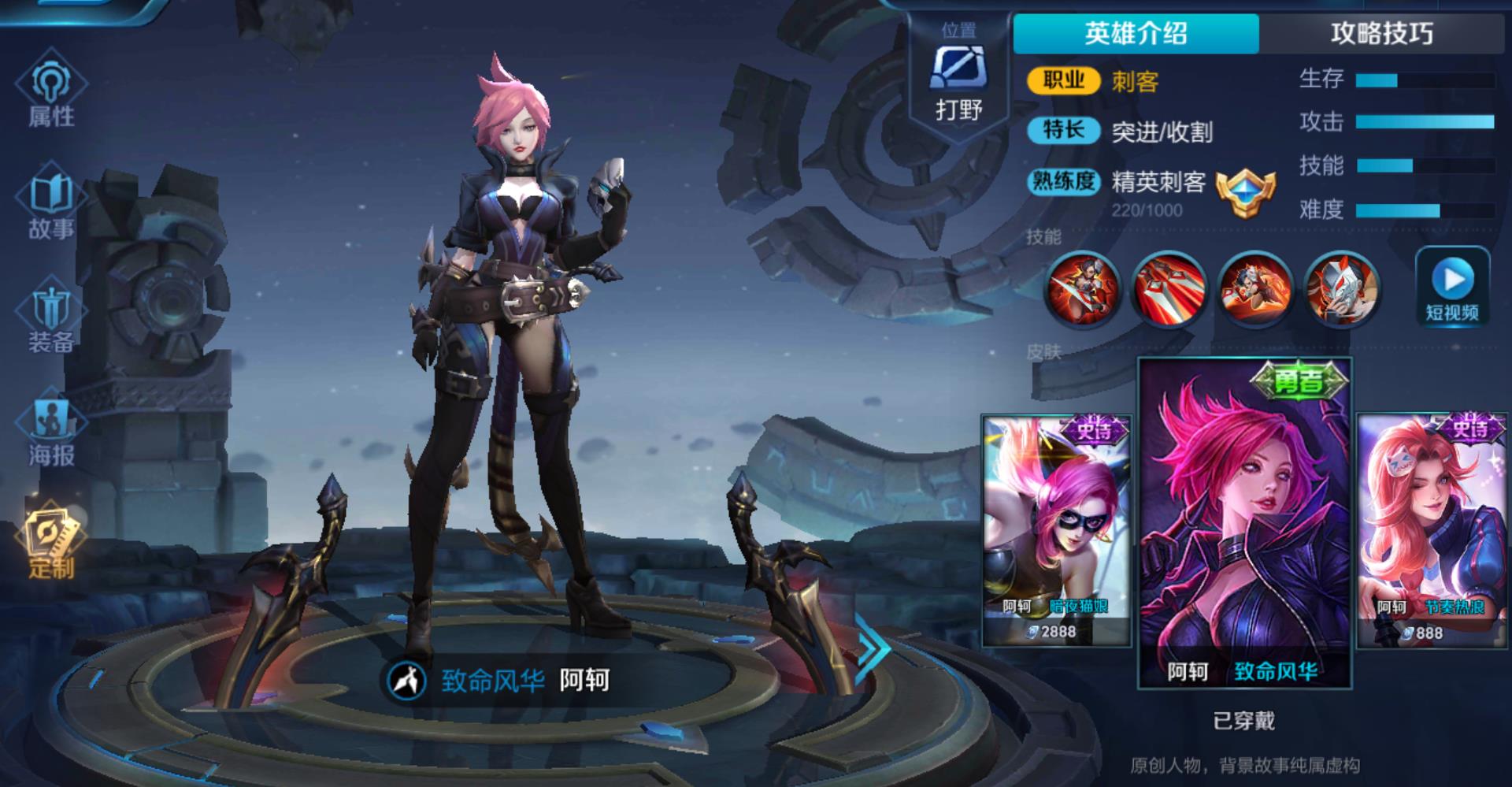View the third skill icon
The height and width of the screenshot is (787, 1512).
(x=1255, y=288)
